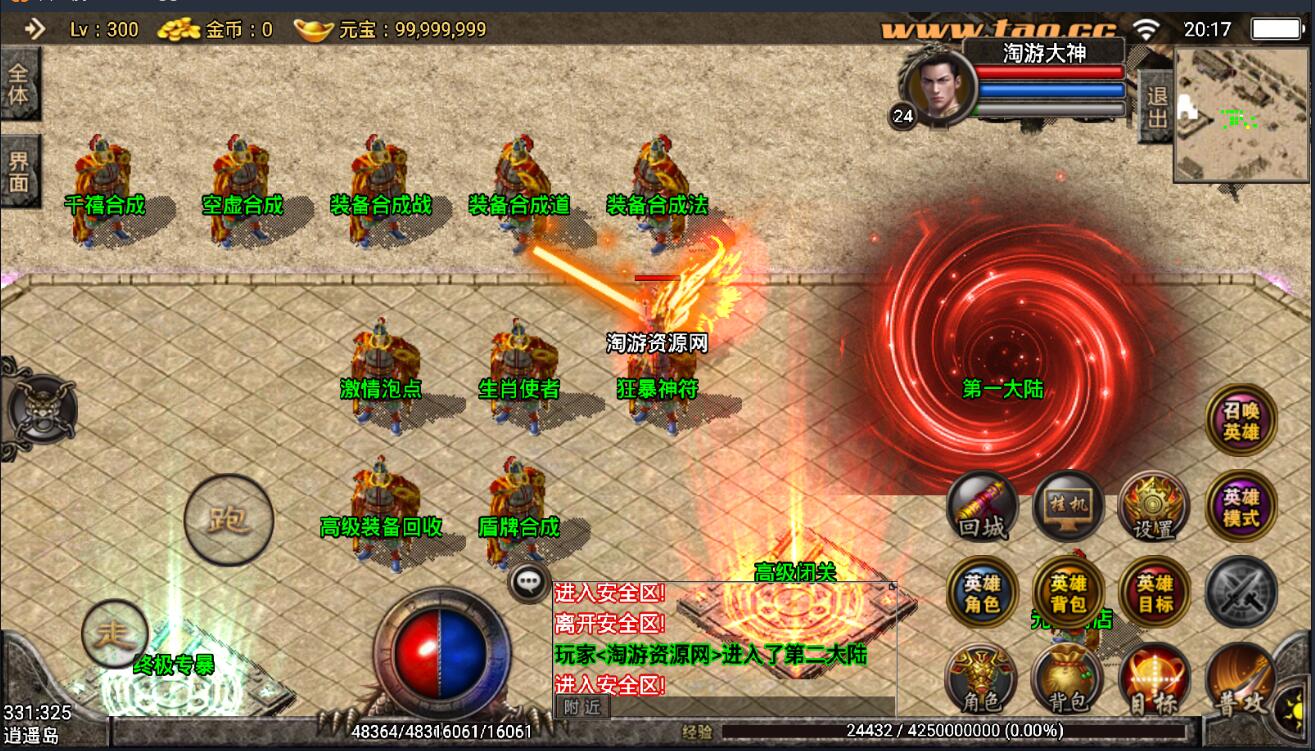Screen dimensions: 1315x751
Task: Open the 英雄背包 hero bag
Action: click(1068, 592)
